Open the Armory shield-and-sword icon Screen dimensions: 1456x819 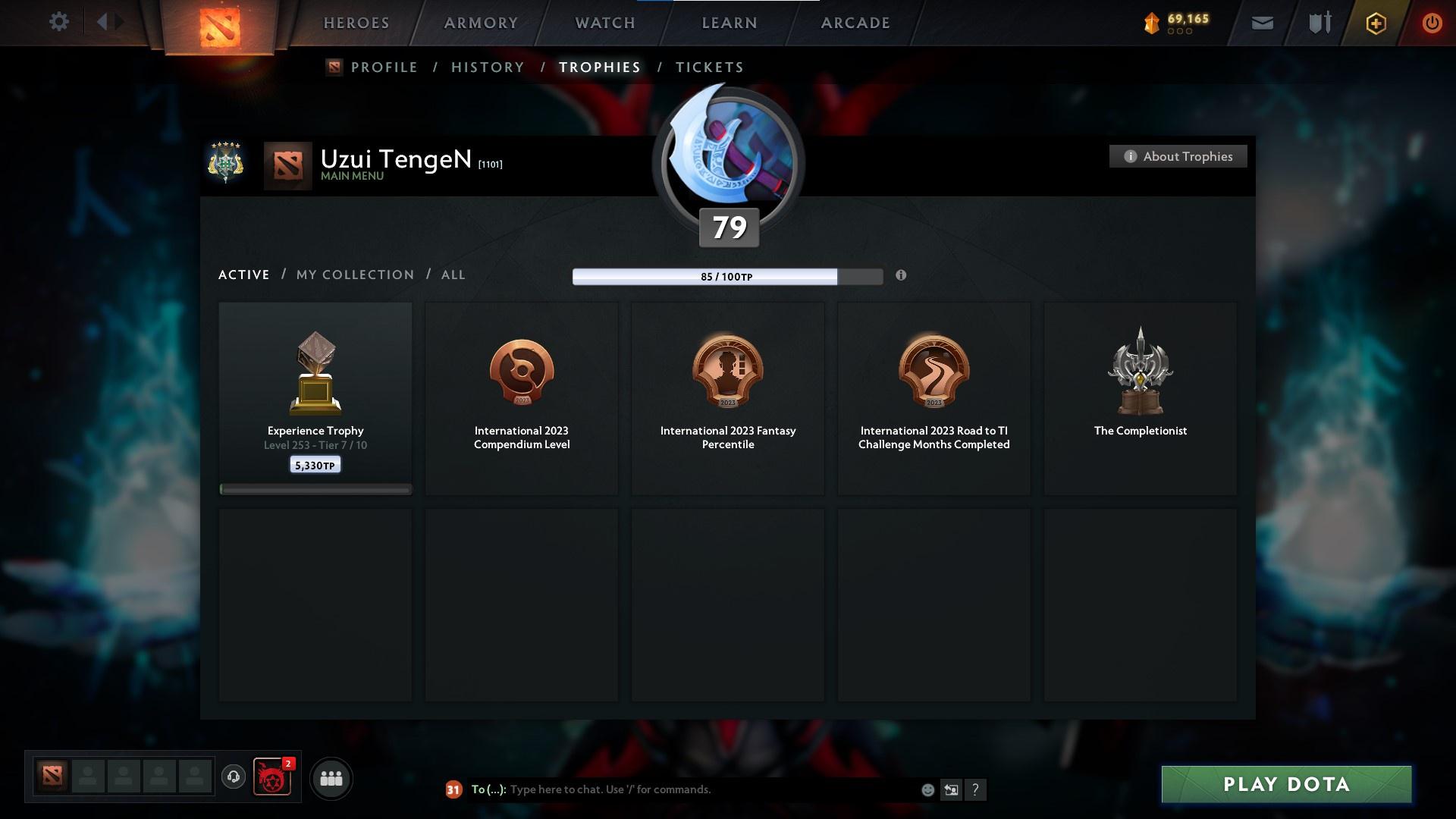(x=1318, y=23)
